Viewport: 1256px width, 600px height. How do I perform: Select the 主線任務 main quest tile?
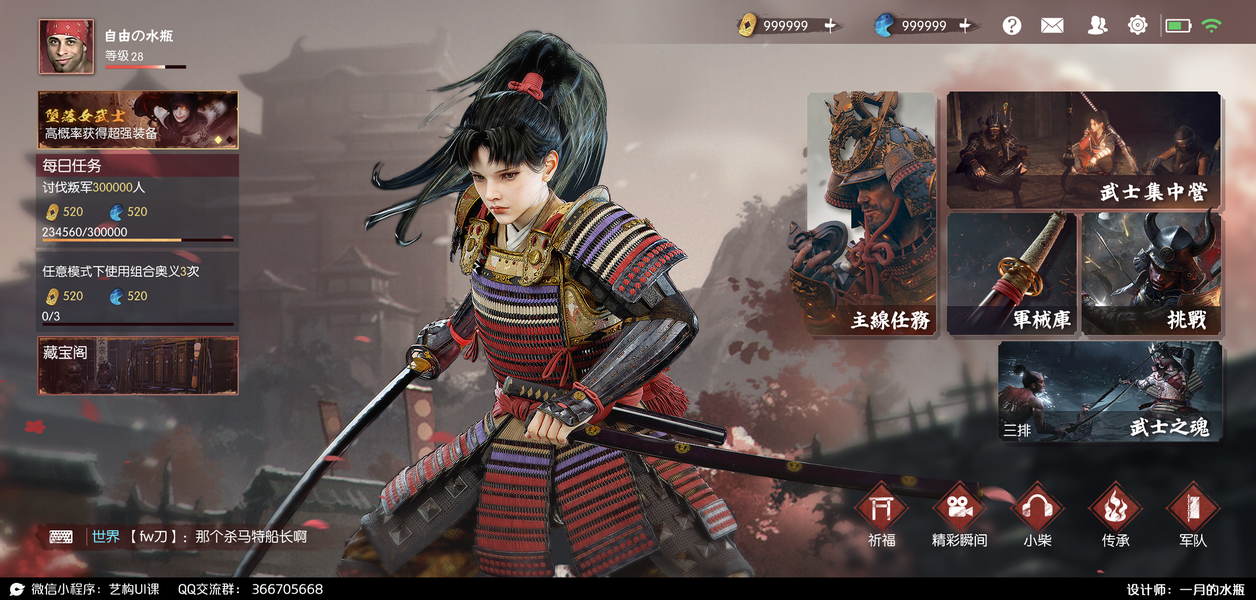pyautogui.click(x=872, y=213)
